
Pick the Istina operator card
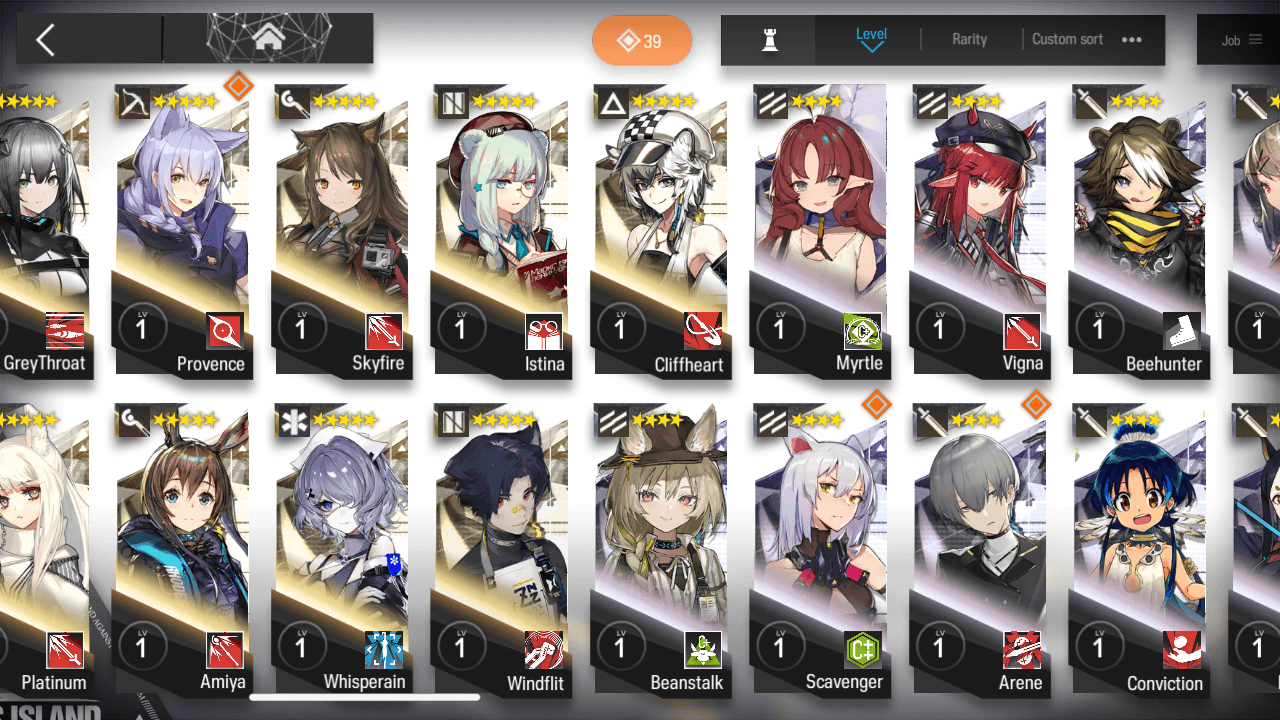(501, 230)
